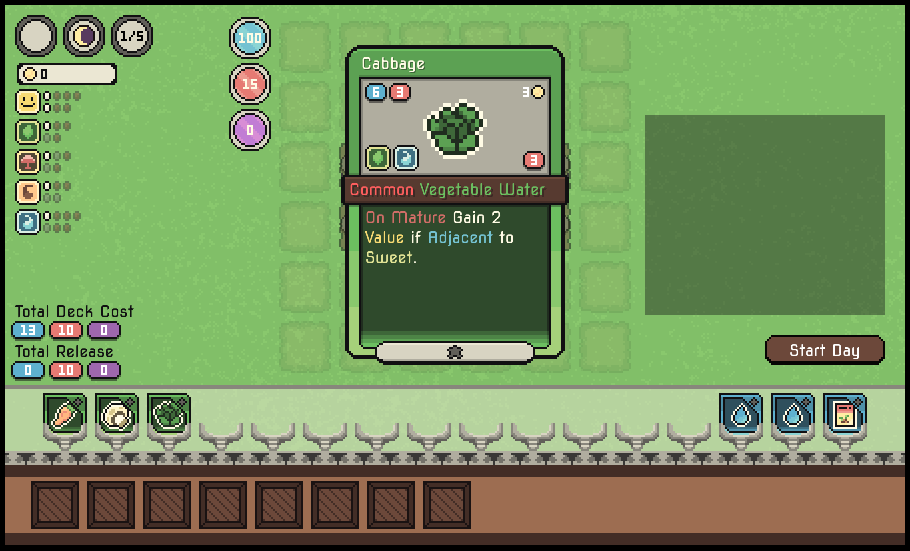Choose the white round vegetable card
This screenshot has width=910, height=551.
pyautogui.click(x=116, y=413)
